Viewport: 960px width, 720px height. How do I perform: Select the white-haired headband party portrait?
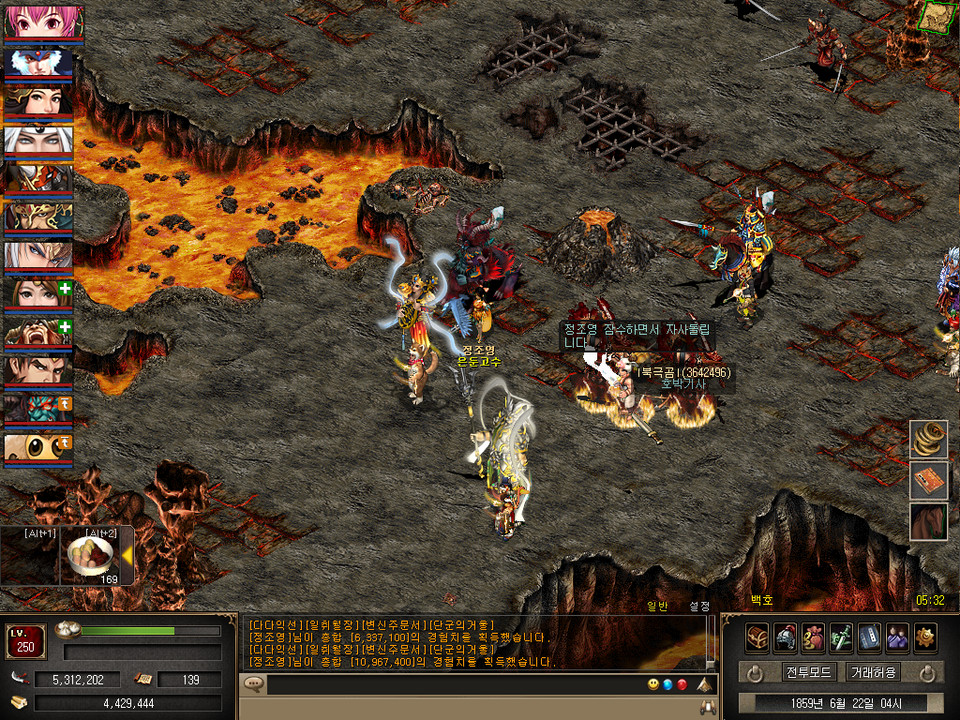click(38, 139)
